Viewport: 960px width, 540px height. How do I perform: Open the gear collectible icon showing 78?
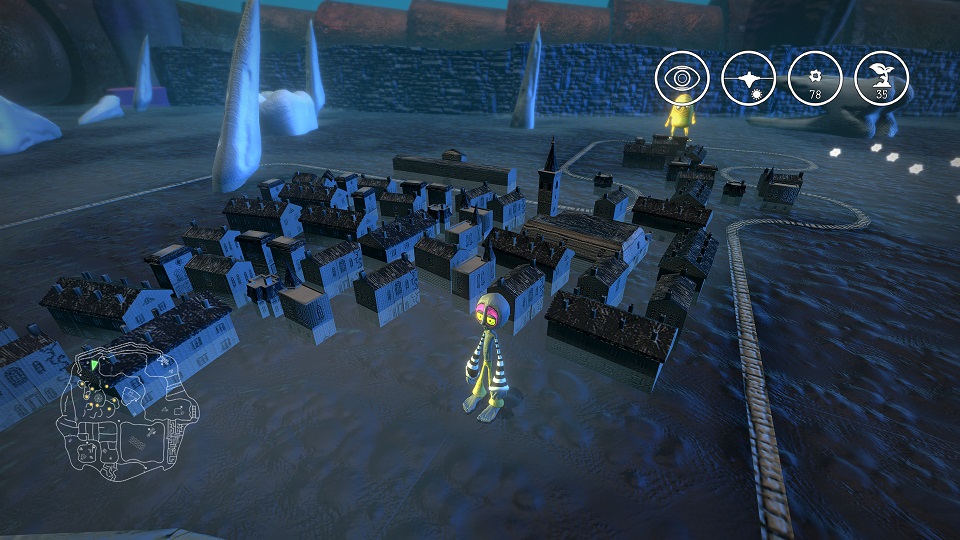click(815, 78)
